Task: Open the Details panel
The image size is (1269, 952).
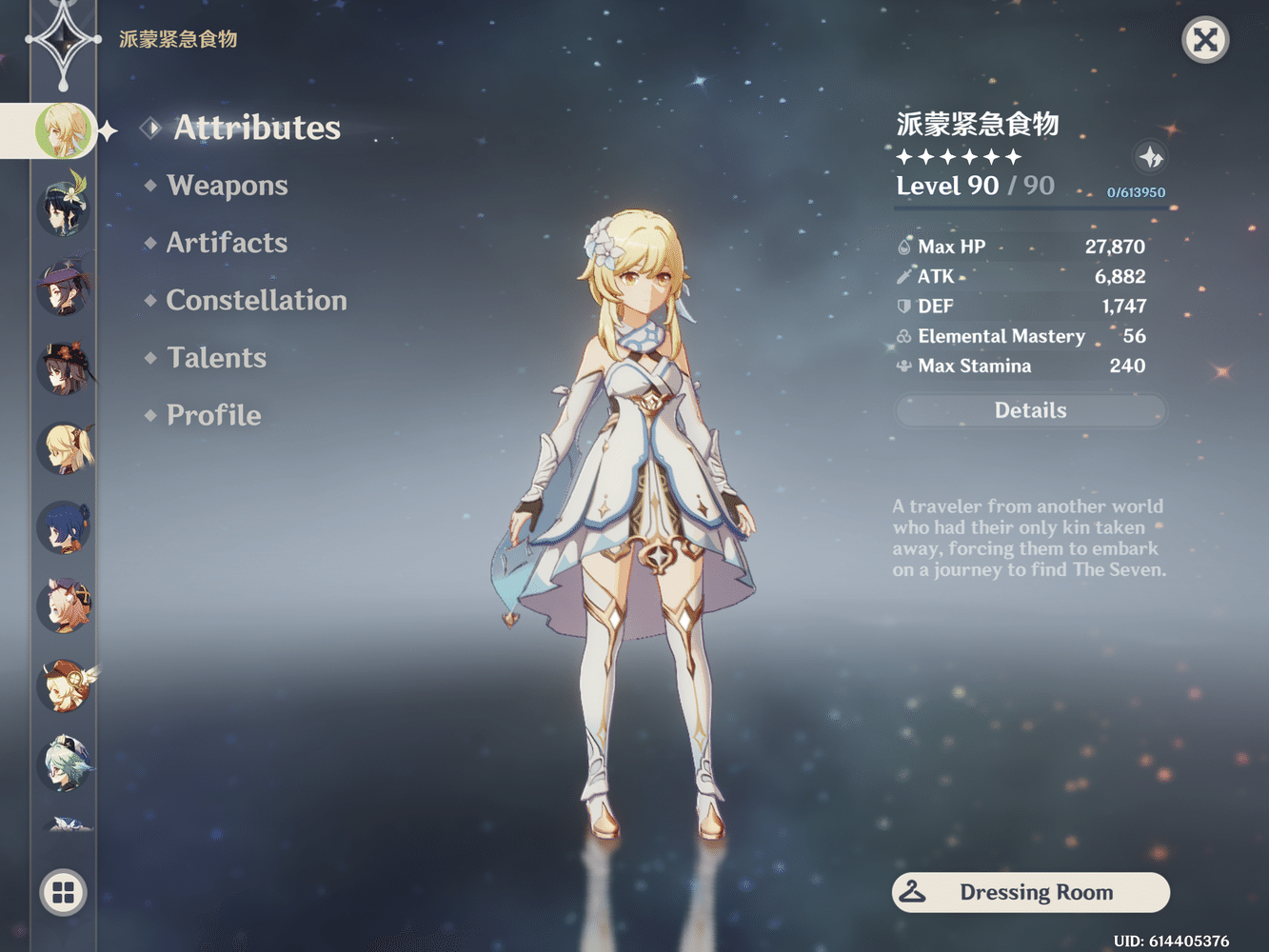Action: 1030,409
